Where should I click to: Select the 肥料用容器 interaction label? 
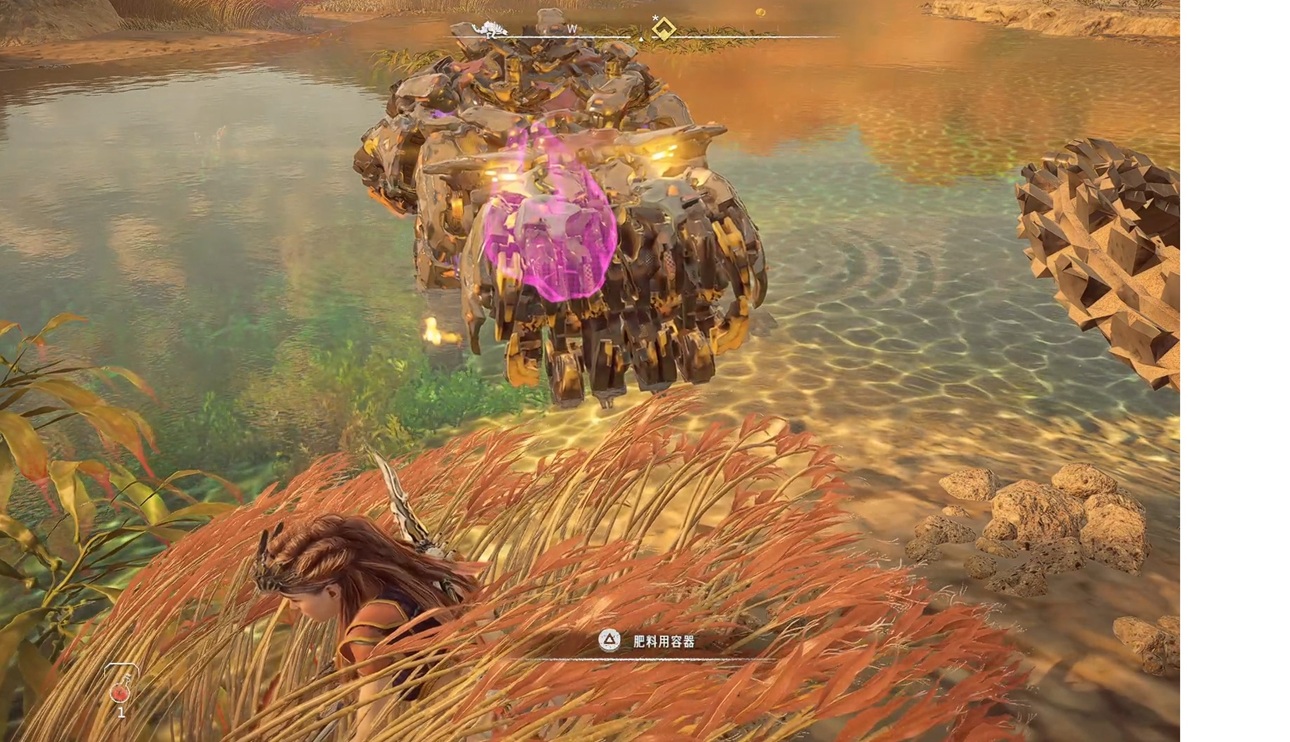[x=664, y=641]
